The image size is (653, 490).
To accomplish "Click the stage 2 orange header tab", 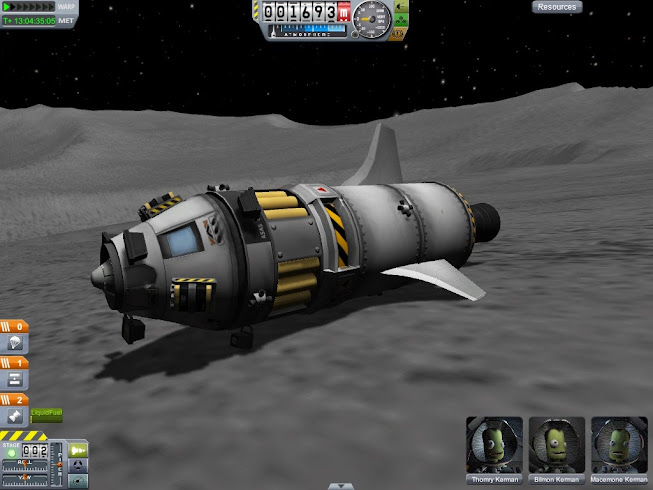I will (x=14, y=398).
